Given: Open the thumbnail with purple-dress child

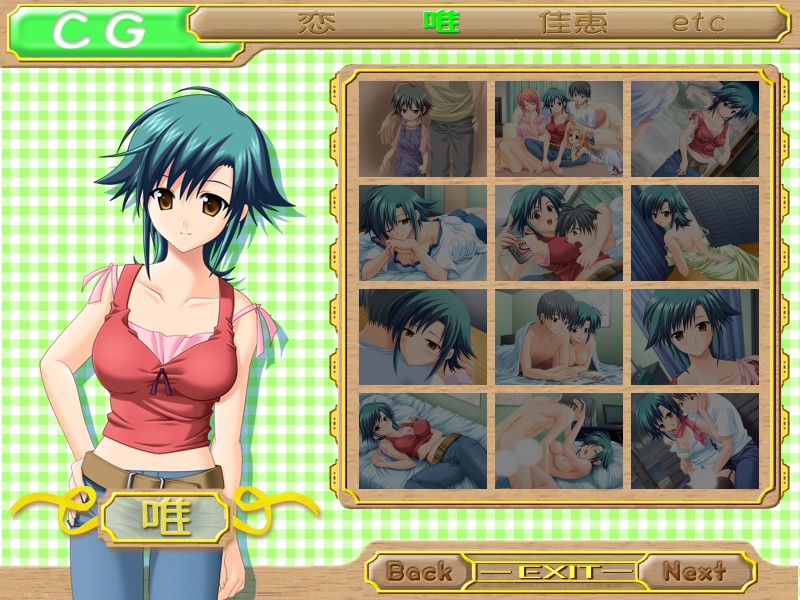Looking at the screenshot, I should 423,129.
